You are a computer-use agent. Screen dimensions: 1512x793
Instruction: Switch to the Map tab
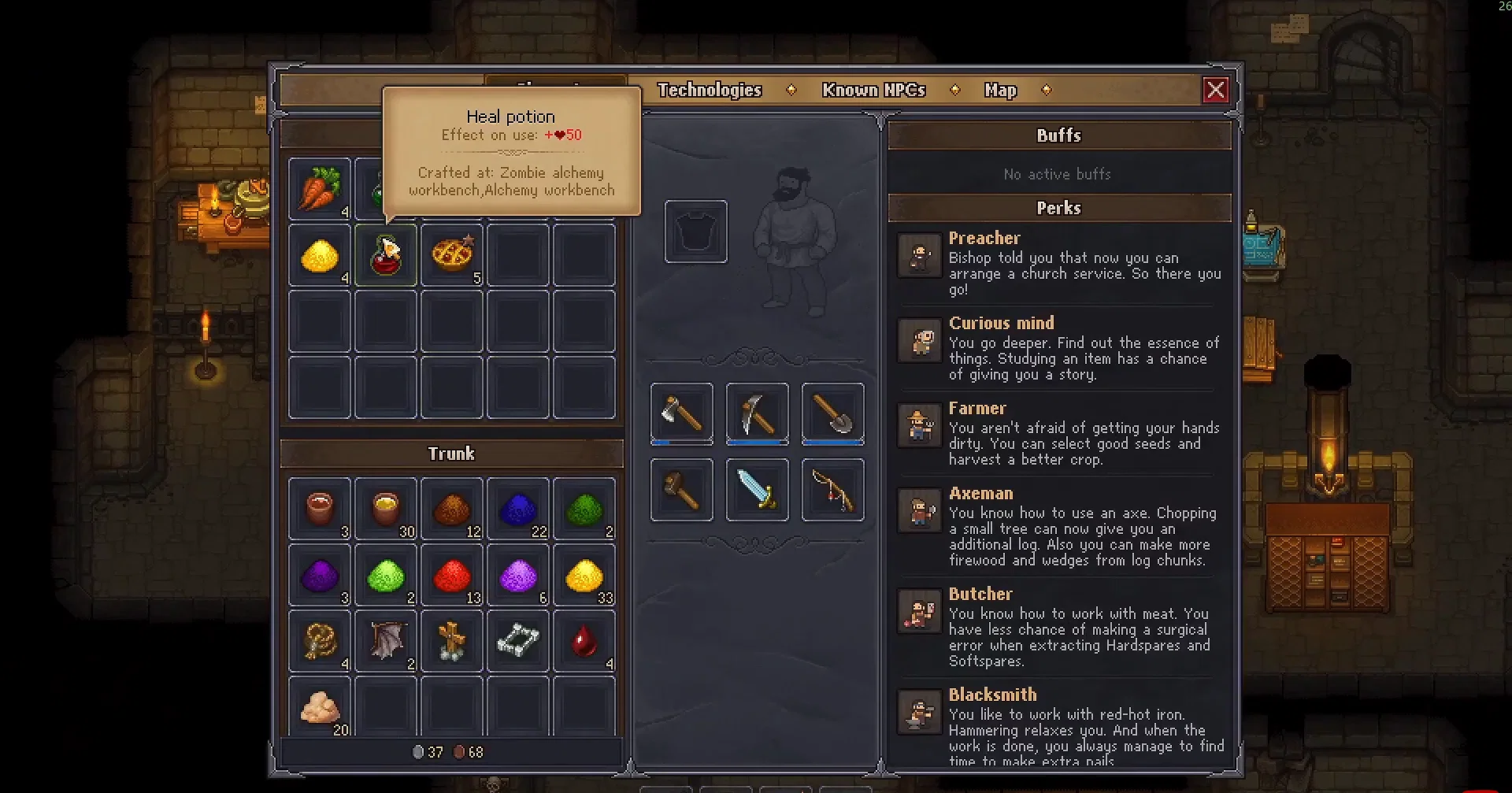pyautogui.click(x=999, y=90)
